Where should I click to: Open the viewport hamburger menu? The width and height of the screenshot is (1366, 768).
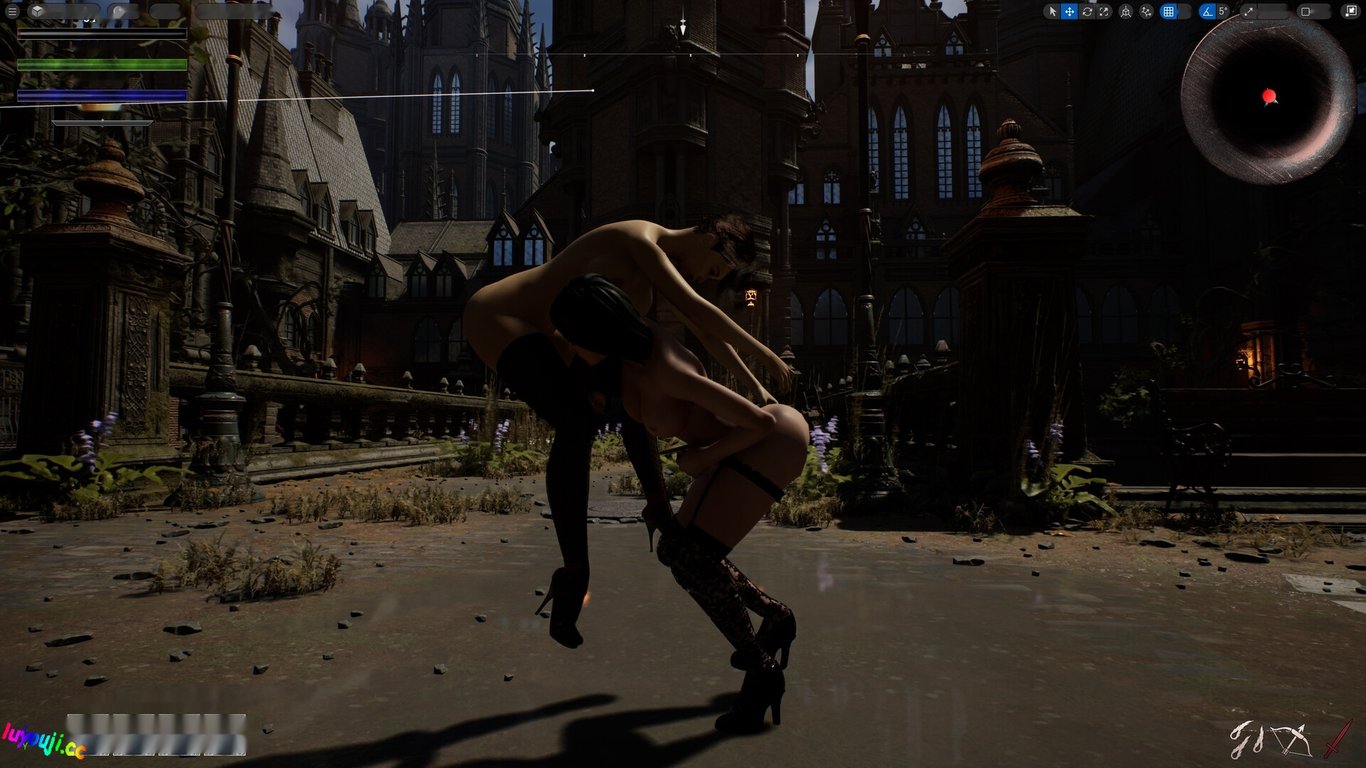[10, 12]
